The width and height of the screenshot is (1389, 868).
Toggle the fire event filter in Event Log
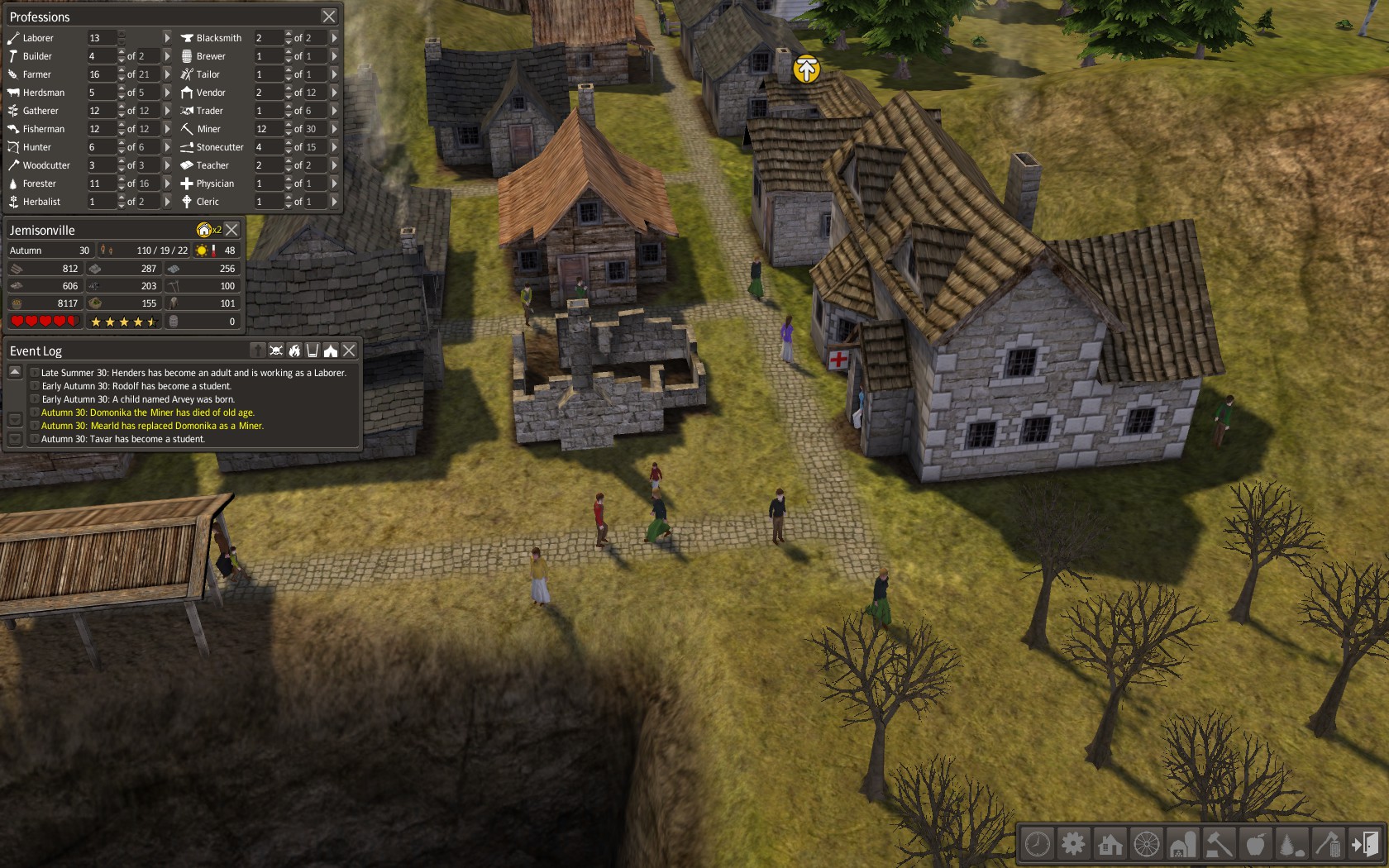pos(294,351)
